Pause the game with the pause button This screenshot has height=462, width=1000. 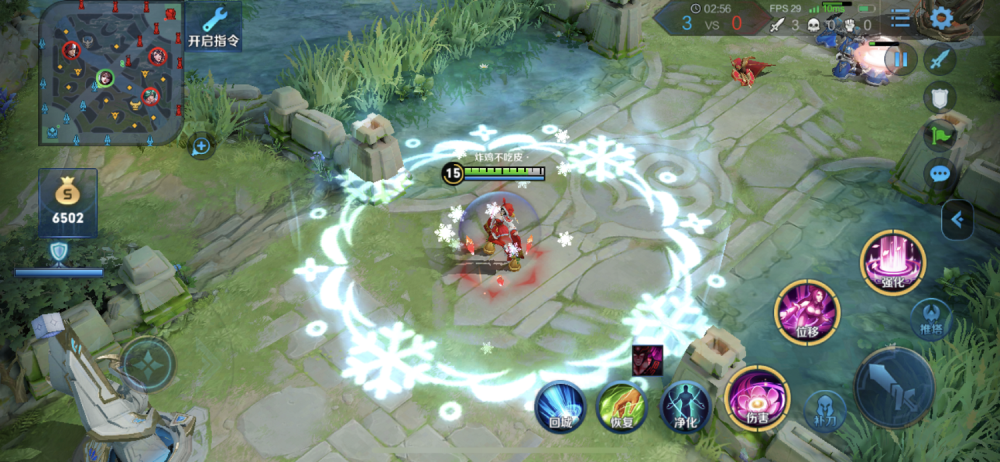coord(901,60)
